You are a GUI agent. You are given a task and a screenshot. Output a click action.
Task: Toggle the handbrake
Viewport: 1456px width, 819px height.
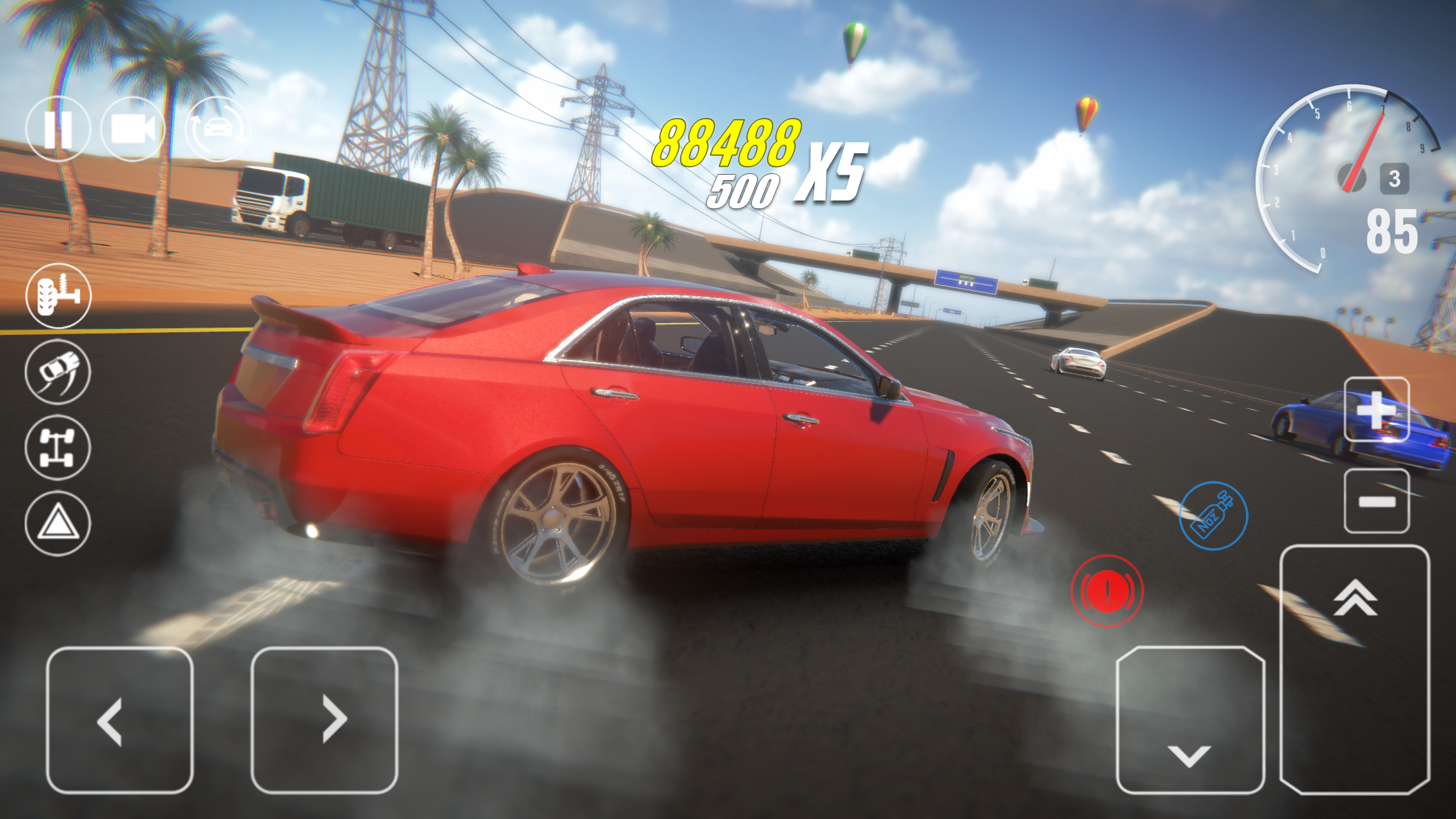(x=1108, y=590)
